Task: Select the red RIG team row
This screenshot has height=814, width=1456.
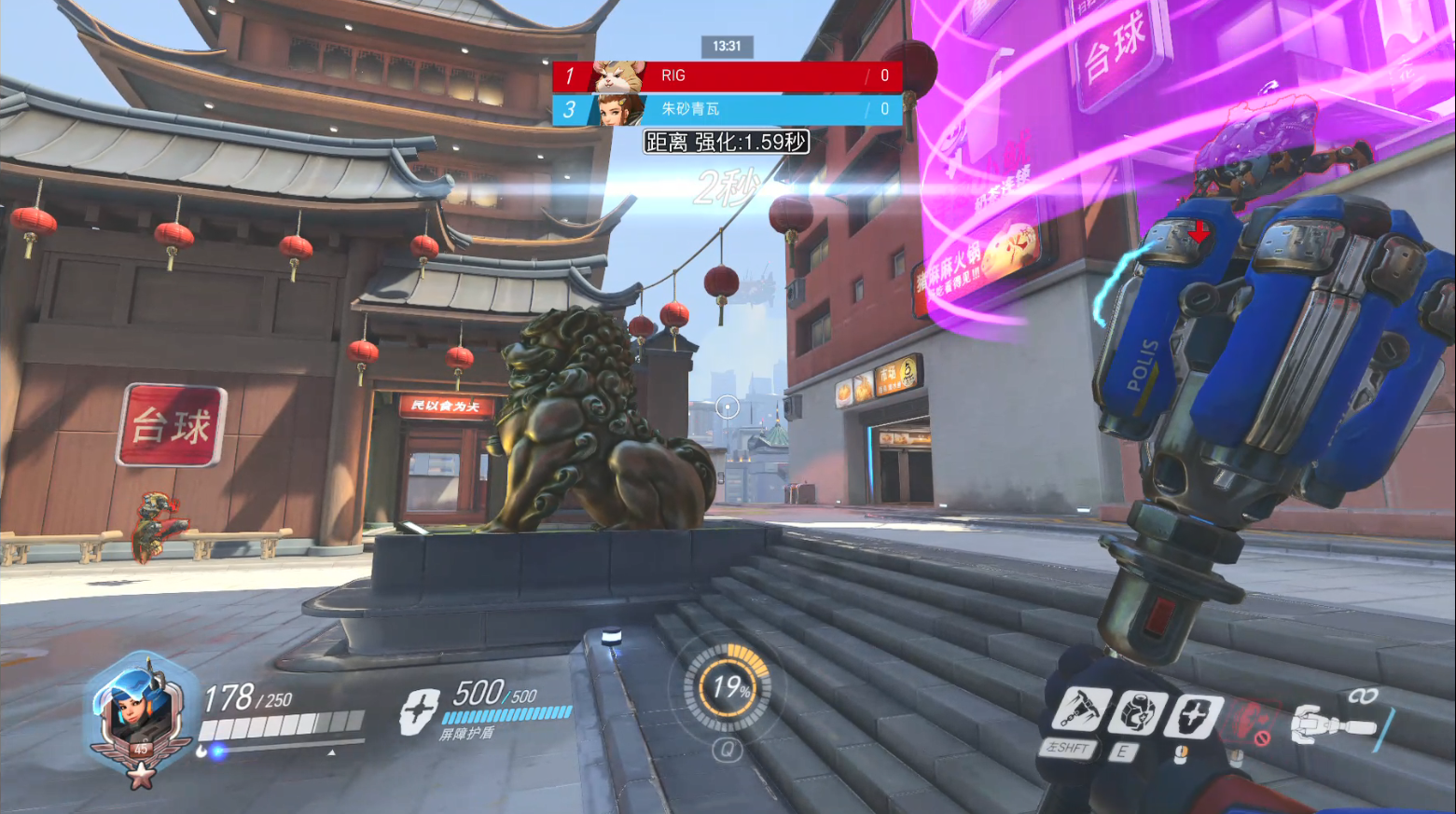Action: coord(727,76)
